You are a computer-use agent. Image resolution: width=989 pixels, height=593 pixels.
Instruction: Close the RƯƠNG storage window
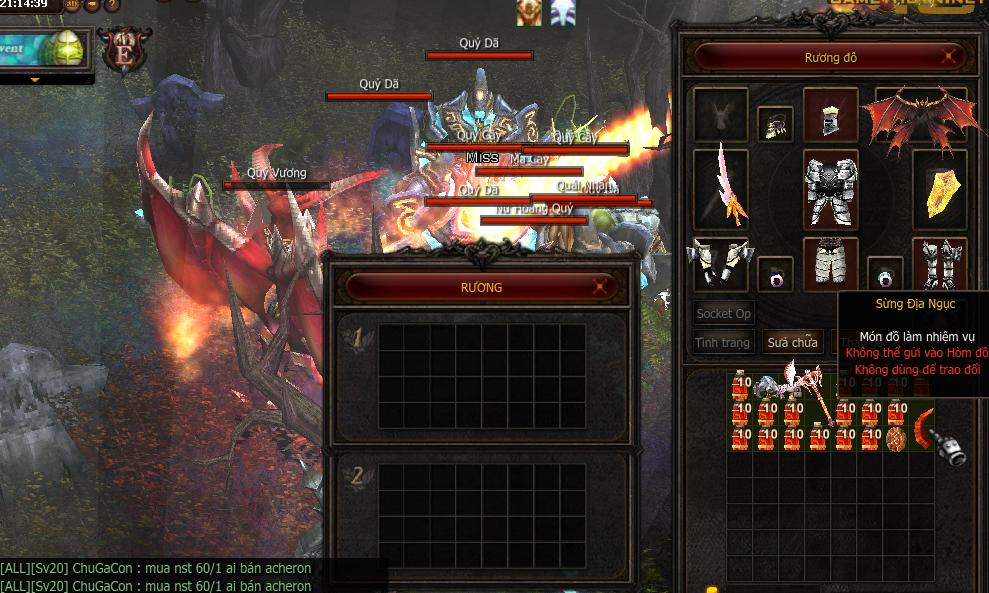[x=602, y=287]
